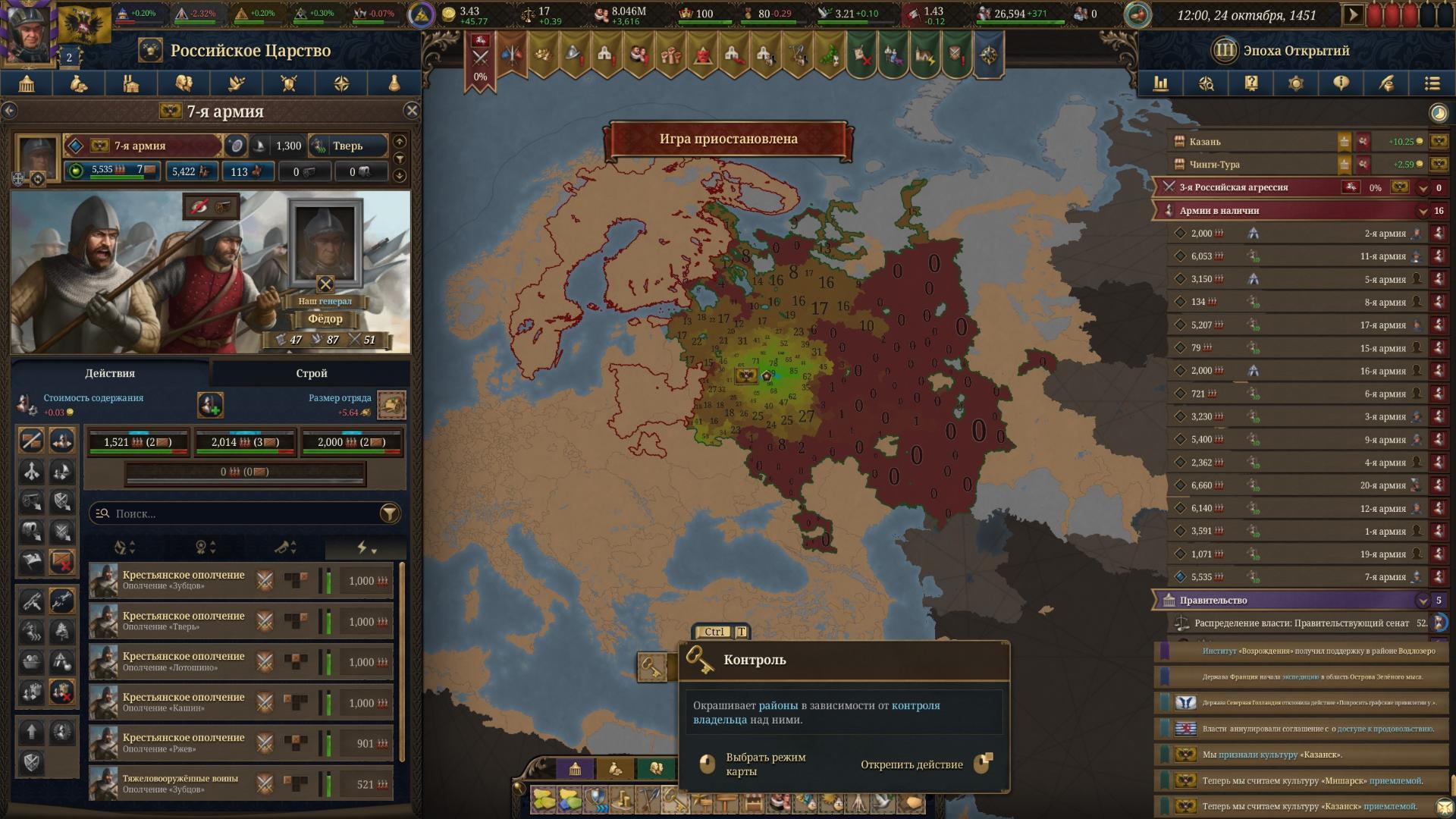Viewport: 1456px width, 819px height.
Task: Click the Тверь location button
Action: tap(348, 146)
